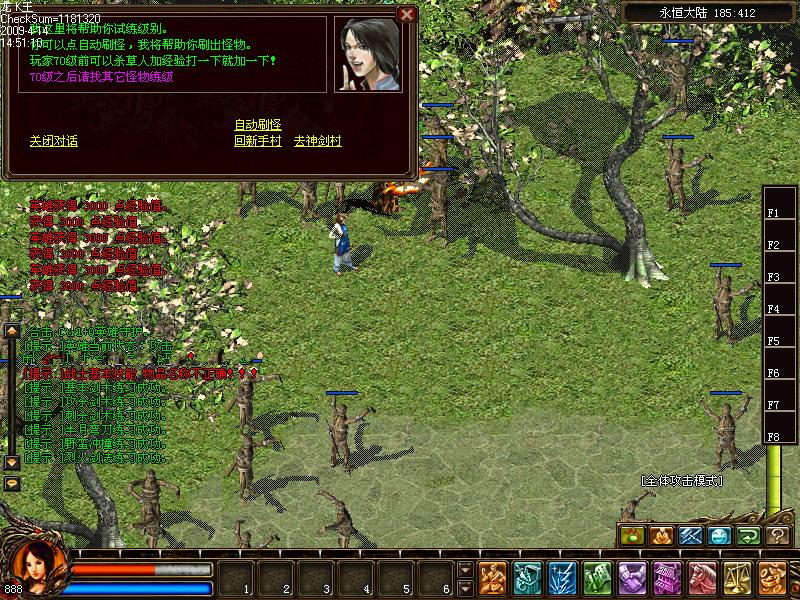
Task: Open the green buildings icon
Action: pos(597,578)
